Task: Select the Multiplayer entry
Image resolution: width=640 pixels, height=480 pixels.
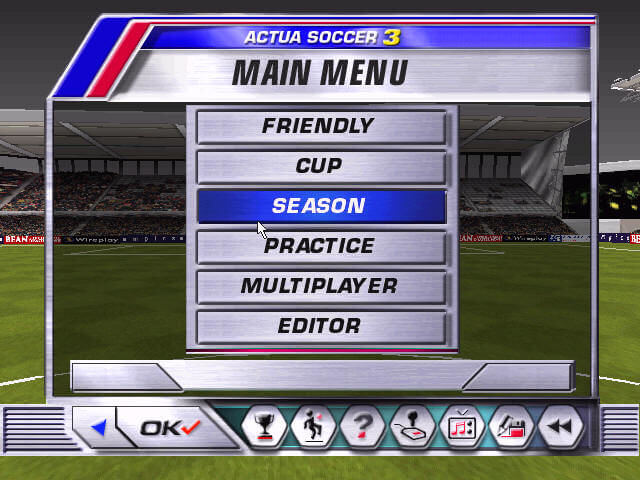Action: [320, 287]
